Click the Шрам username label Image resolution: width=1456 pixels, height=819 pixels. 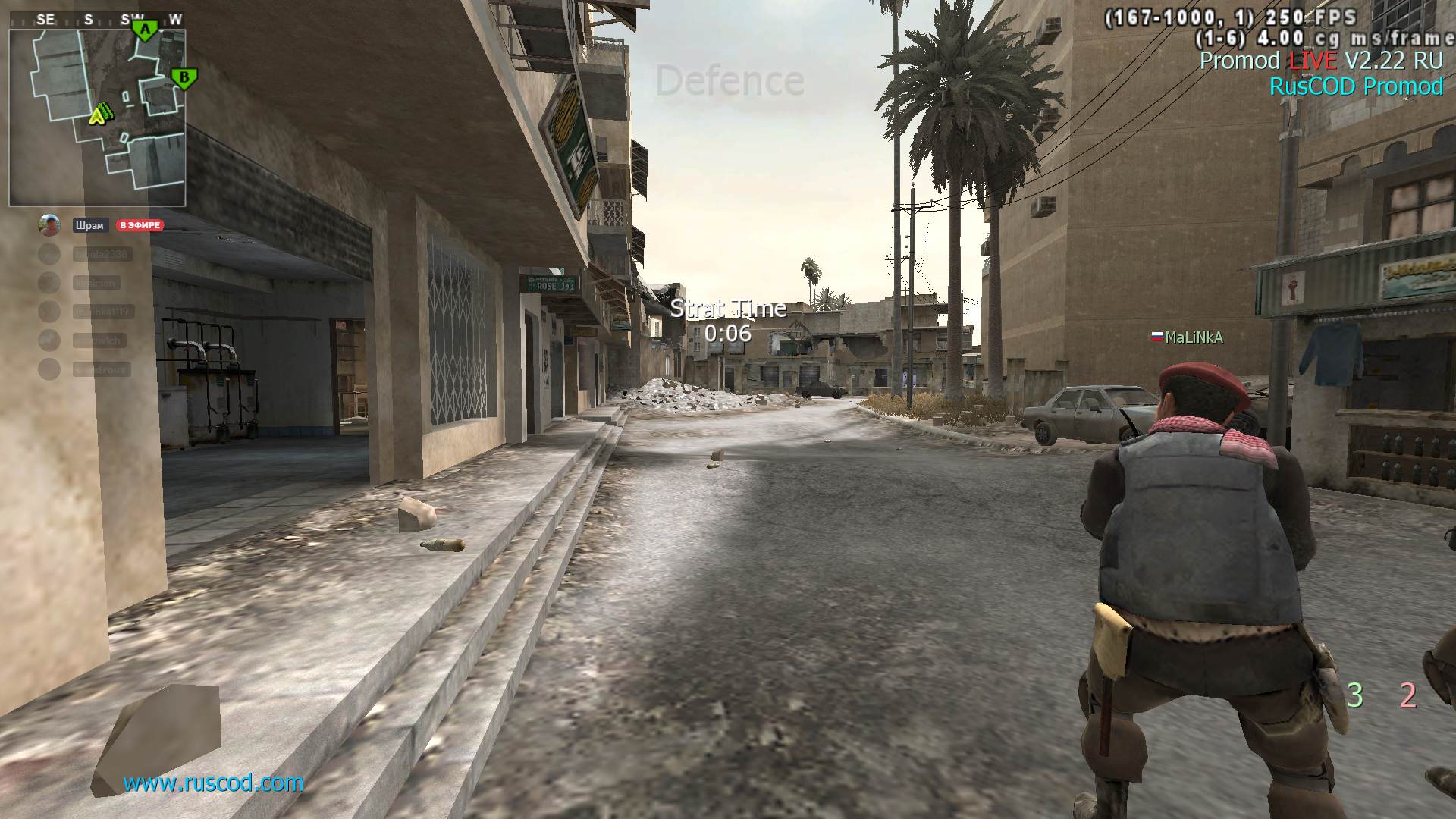pyautogui.click(x=89, y=225)
